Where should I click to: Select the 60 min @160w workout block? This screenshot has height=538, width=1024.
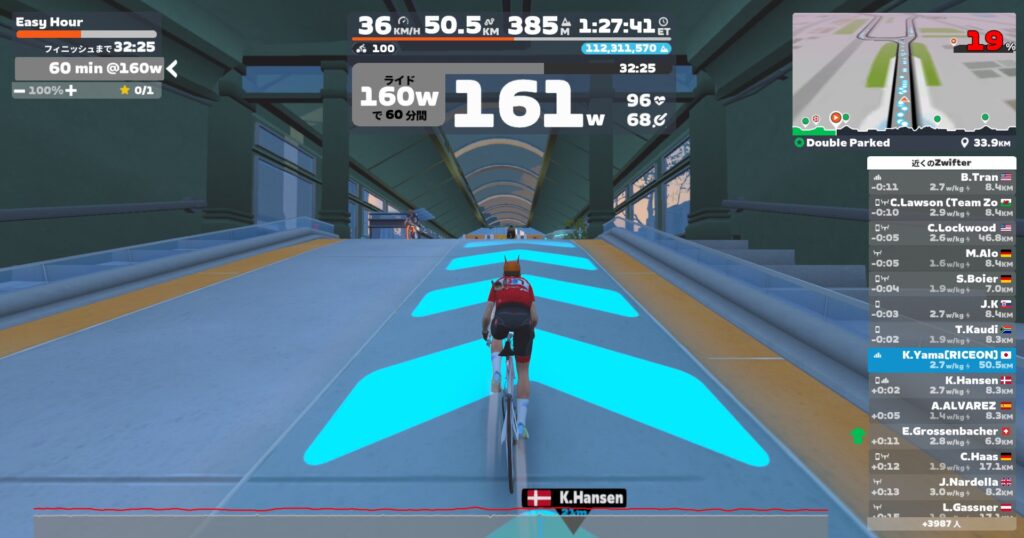click(x=90, y=68)
